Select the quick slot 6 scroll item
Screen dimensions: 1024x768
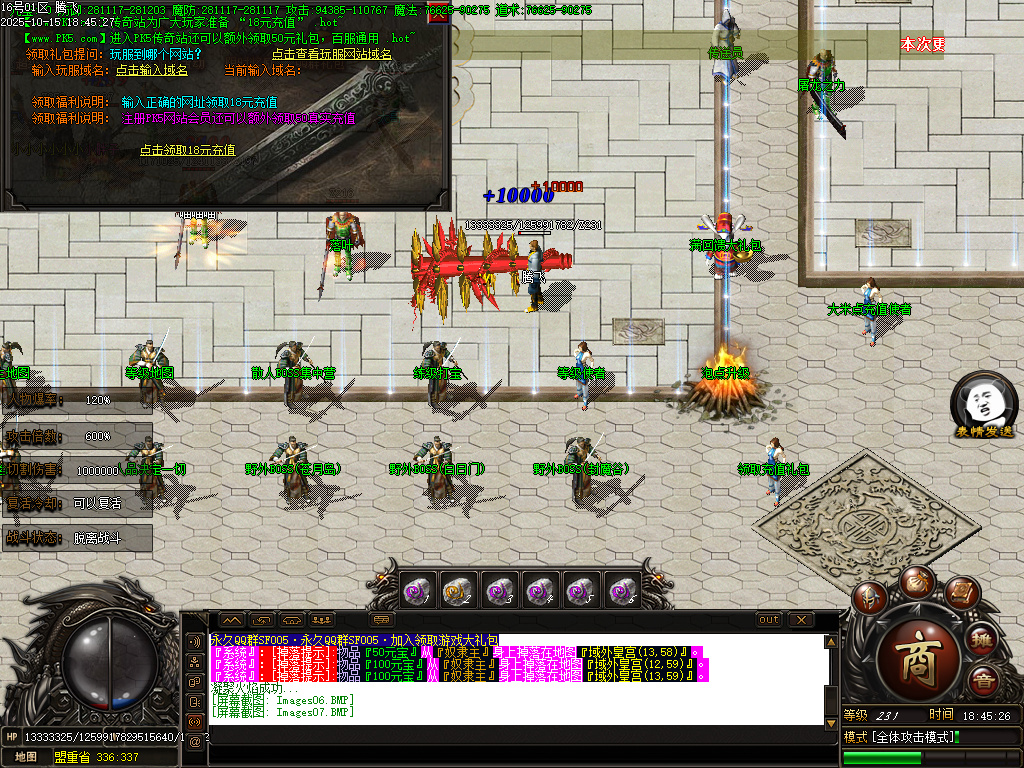point(623,591)
